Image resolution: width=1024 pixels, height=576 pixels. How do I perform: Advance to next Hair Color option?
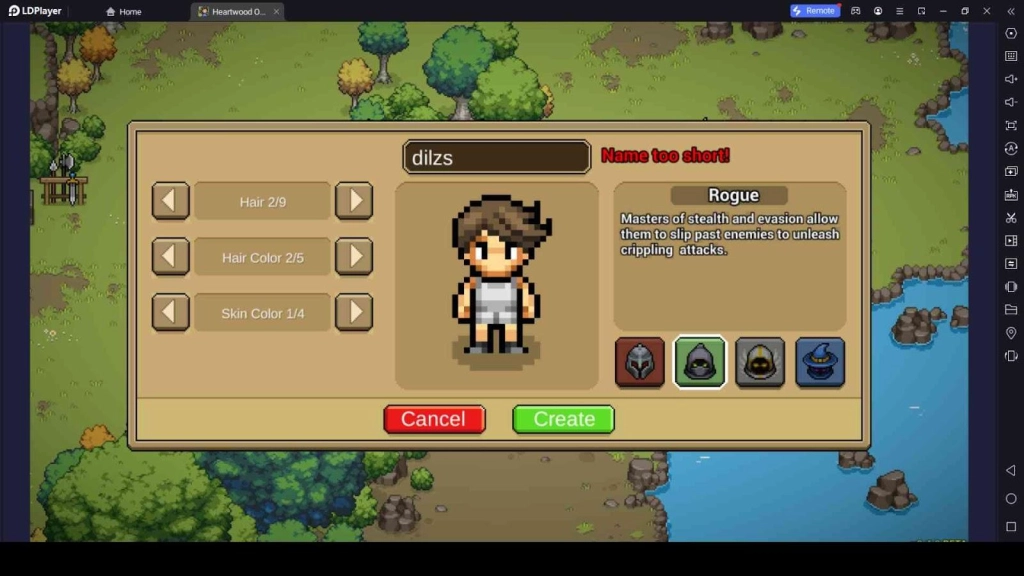click(x=354, y=257)
